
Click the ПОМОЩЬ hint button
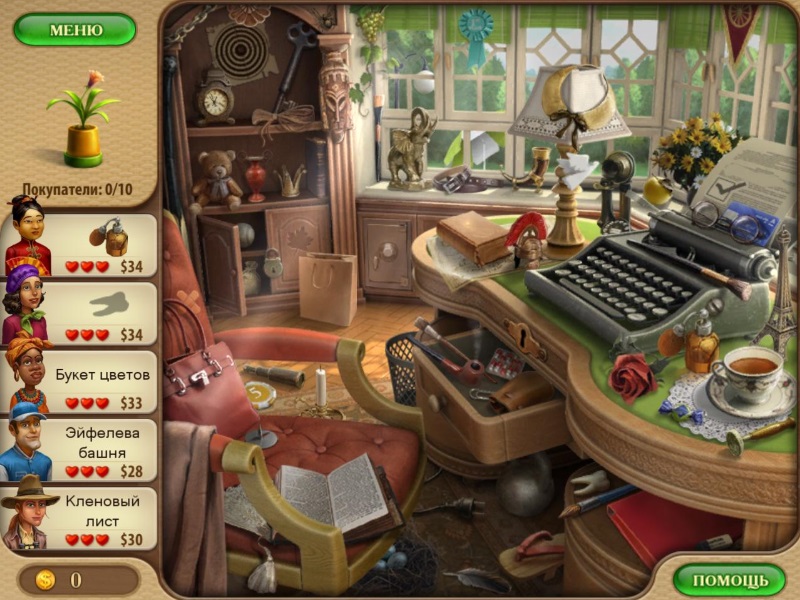[729, 579]
